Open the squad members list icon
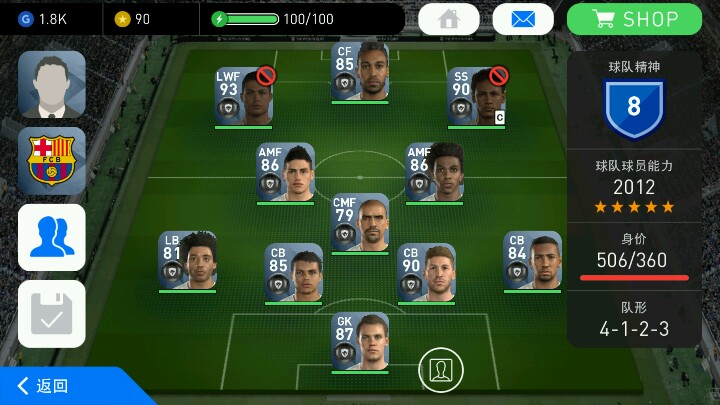This screenshot has height=405, width=720. pos(51,237)
